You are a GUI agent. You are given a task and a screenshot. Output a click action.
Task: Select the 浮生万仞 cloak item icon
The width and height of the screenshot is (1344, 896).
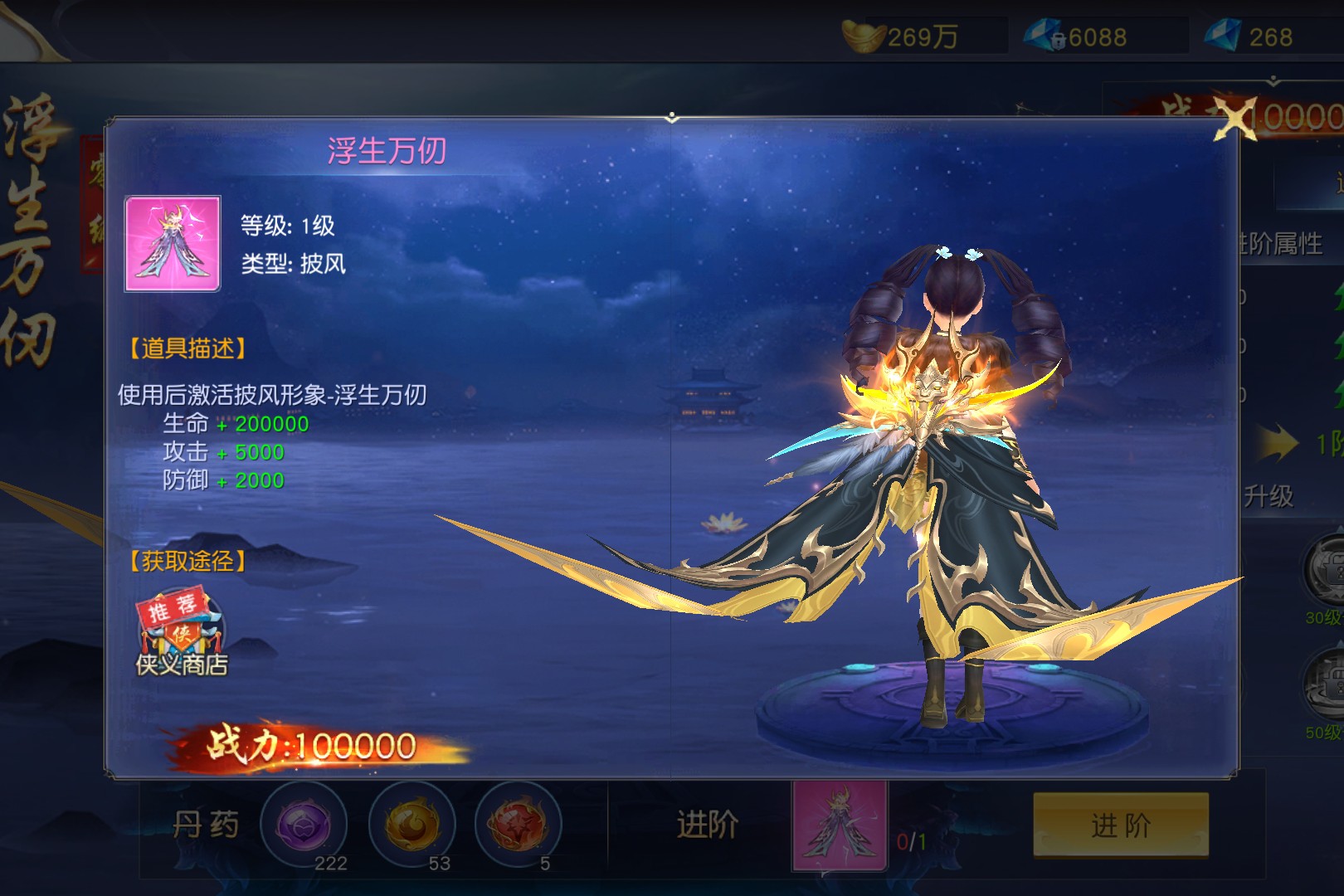(x=173, y=244)
